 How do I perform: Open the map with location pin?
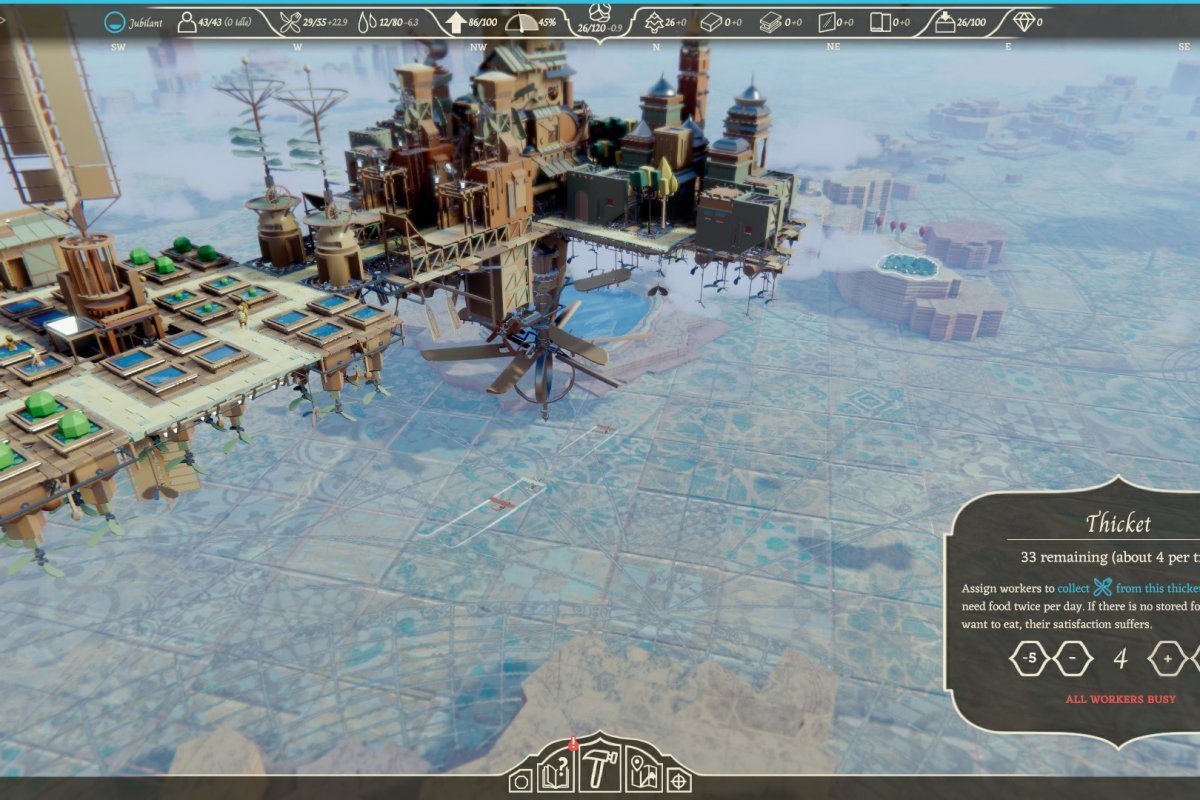pos(643,773)
